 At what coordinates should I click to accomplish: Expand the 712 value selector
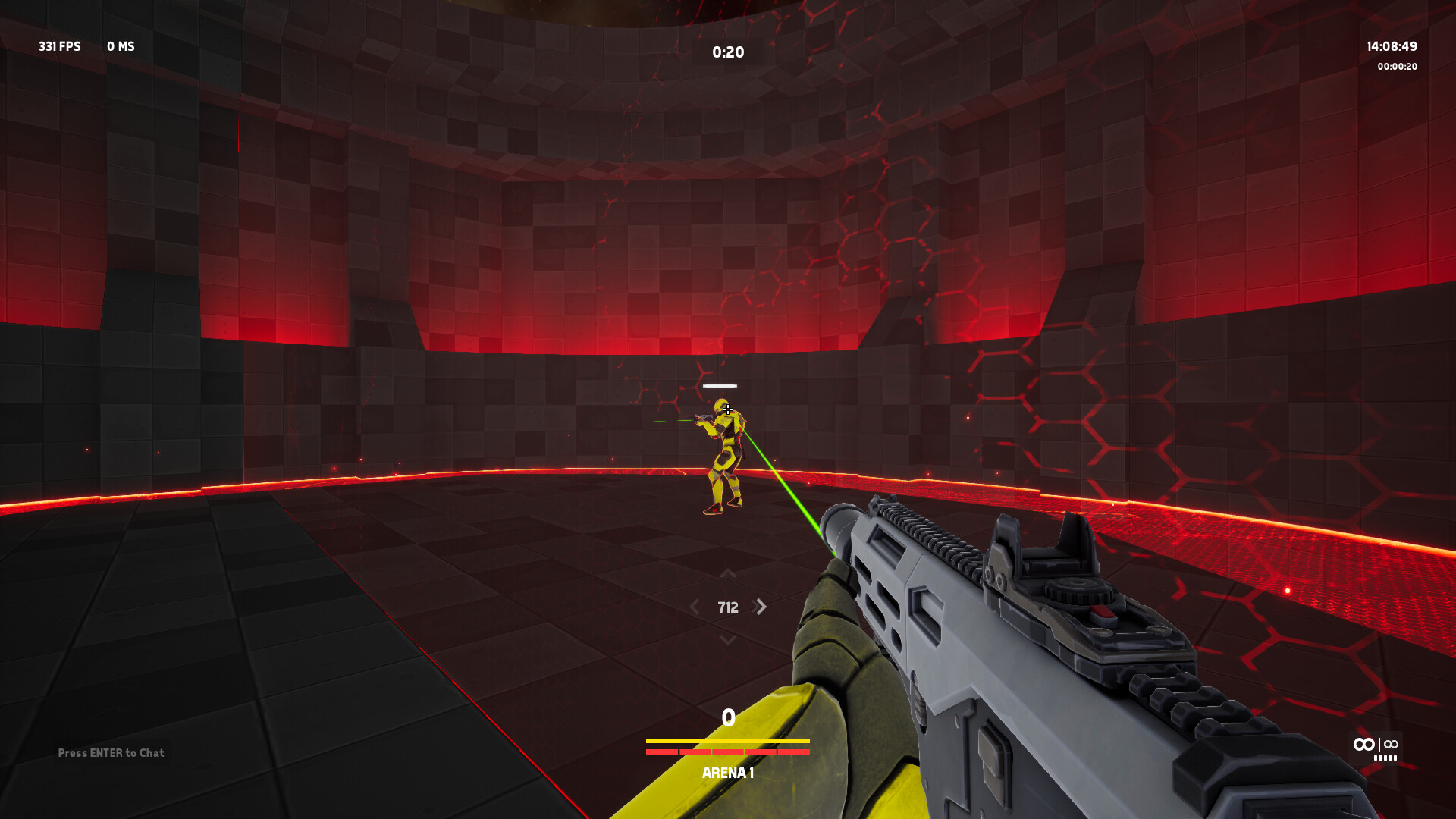[728, 607]
